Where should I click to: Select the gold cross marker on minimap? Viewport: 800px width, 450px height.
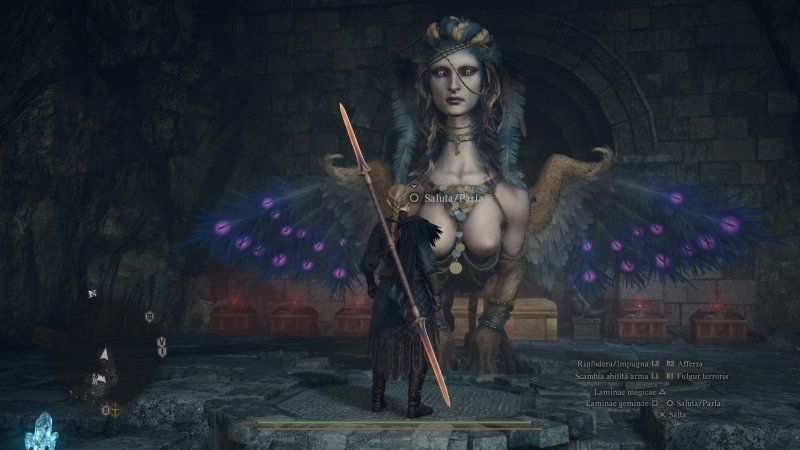pyautogui.click(x=115, y=410)
